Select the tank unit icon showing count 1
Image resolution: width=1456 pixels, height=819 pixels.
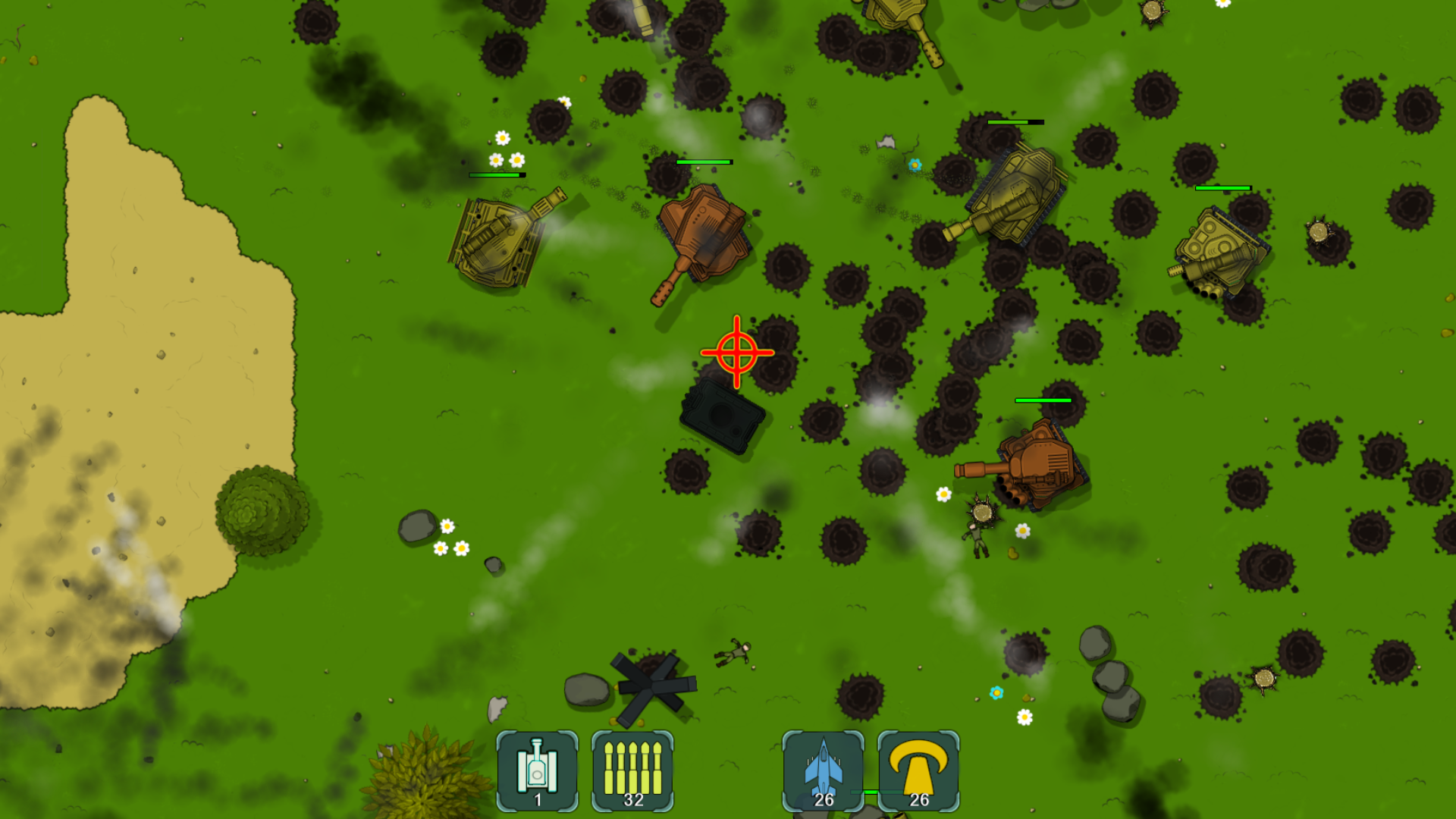pyautogui.click(x=537, y=769)
